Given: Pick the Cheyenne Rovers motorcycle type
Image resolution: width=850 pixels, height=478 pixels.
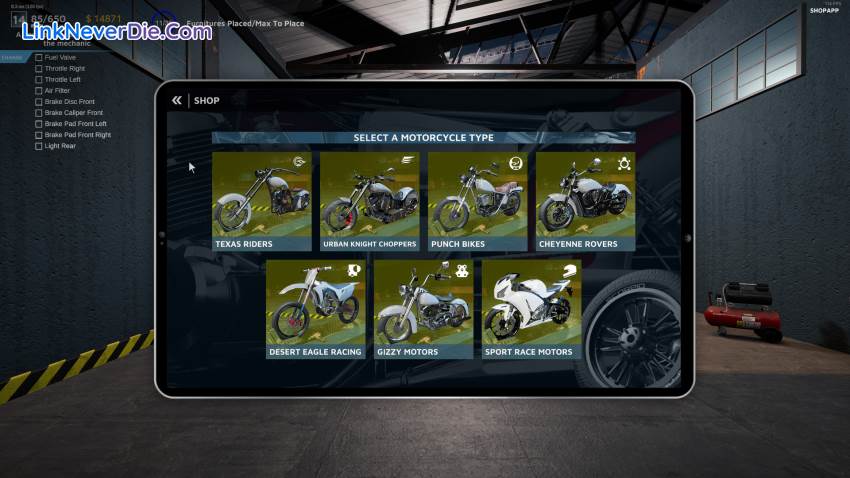Looking at the screenshot, I should (x=586, y=200).
